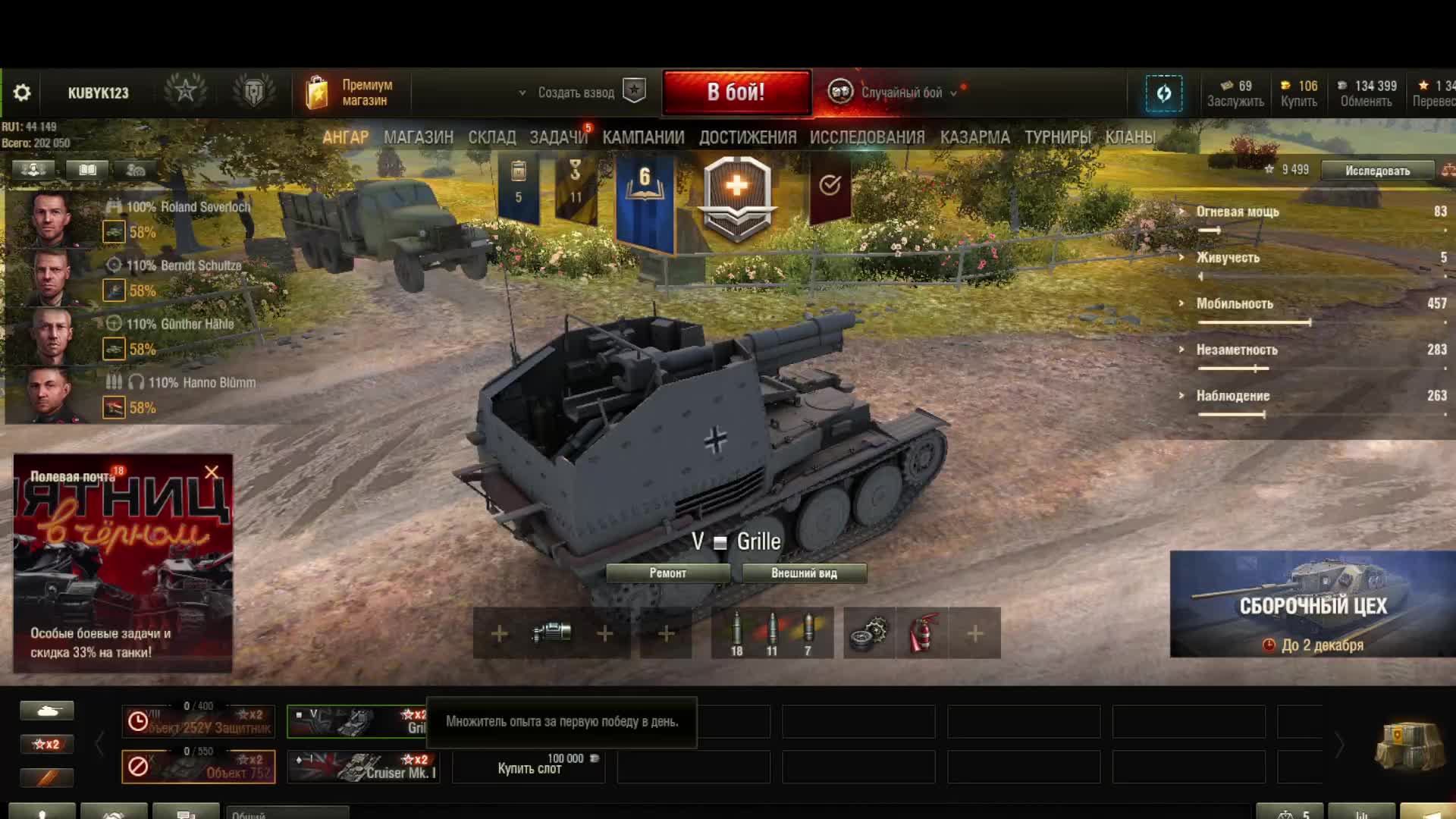Buy a new tank slot (Купить слот)

529,766
